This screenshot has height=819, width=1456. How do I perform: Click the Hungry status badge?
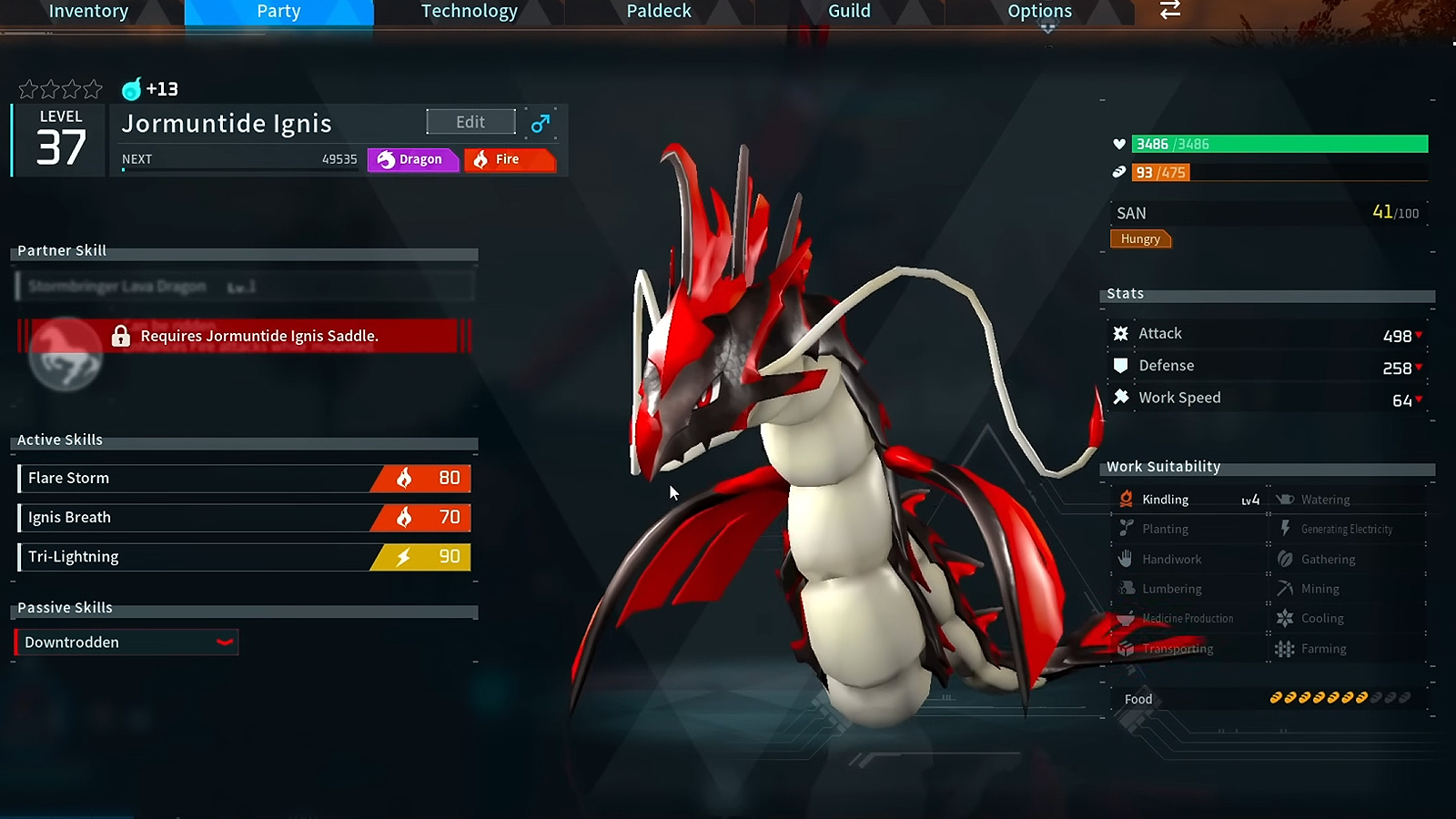1139,238
